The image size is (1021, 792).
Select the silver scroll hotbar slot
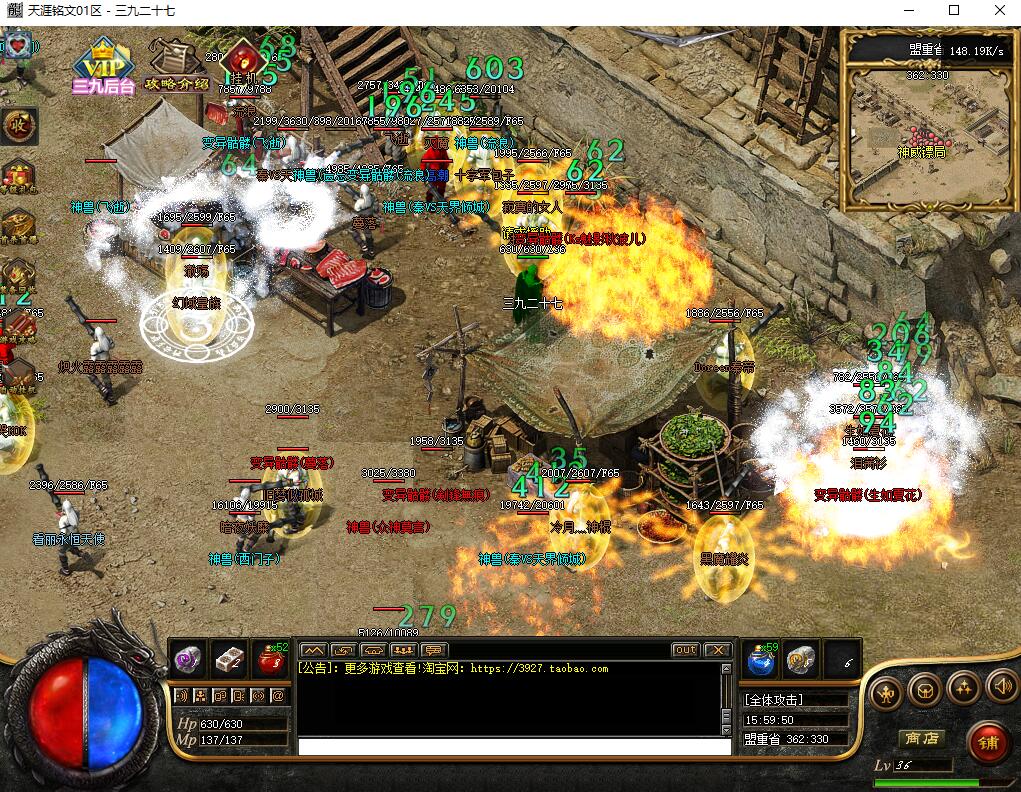pyautogui.click(x=800, y=658)
